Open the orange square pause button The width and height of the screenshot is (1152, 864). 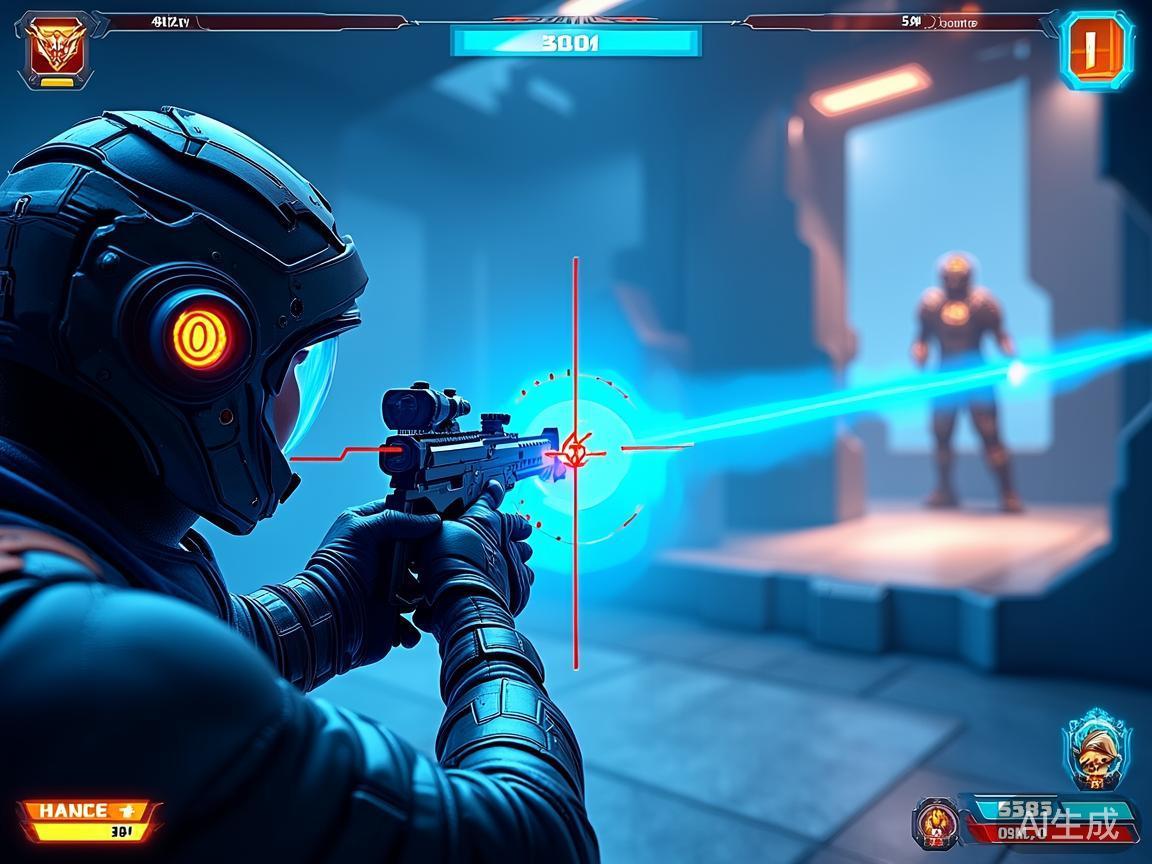tap(1095, 48)
